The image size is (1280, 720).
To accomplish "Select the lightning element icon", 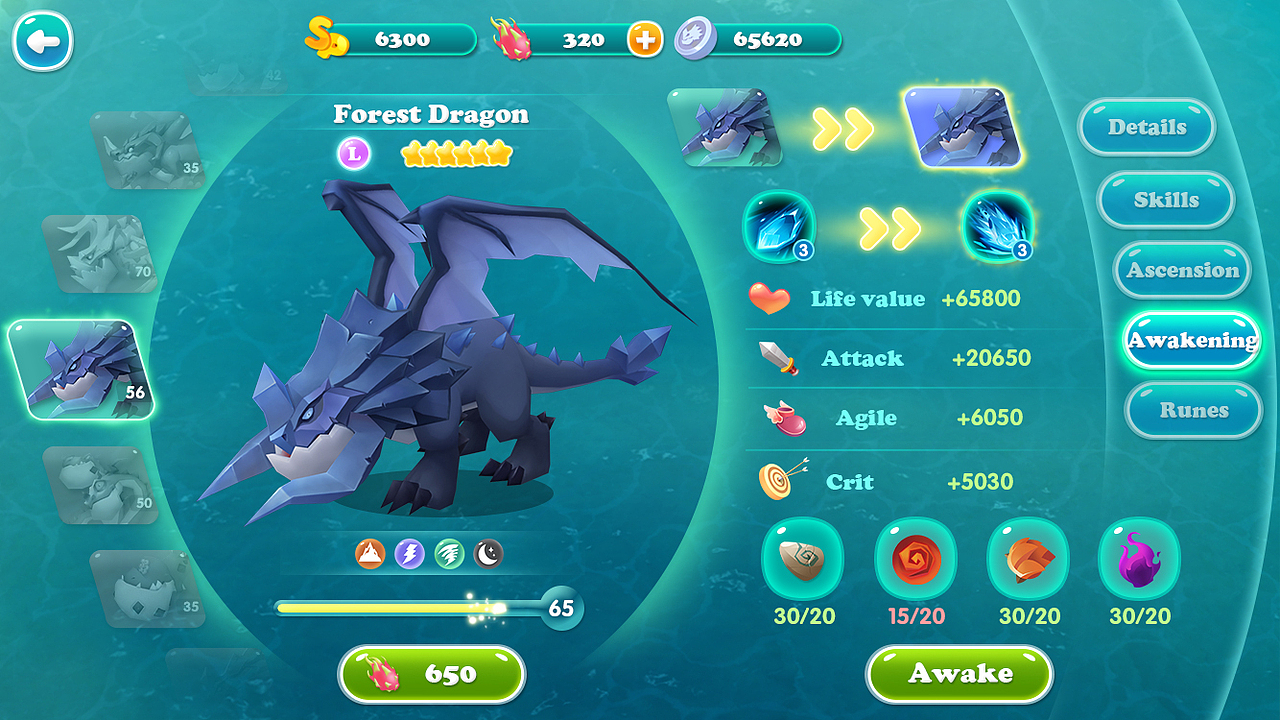I will point(408,551).
